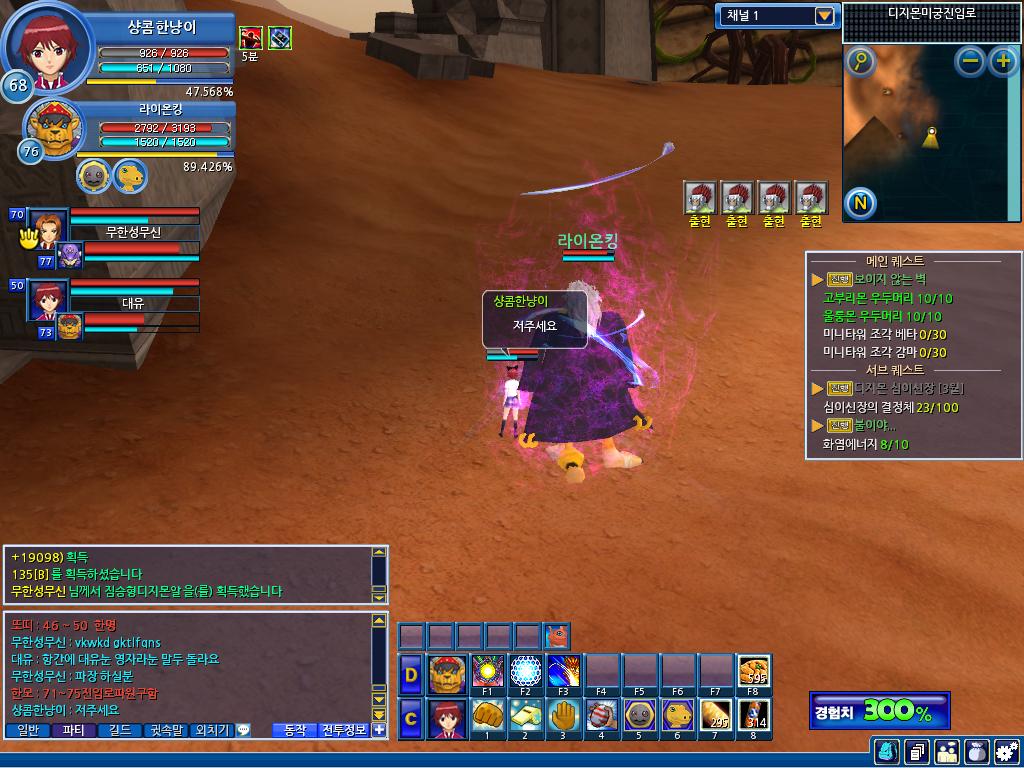Switch chat to the 일반 tab
The image size is (1024, 768).
pyautogui.click(x=29, y=730)
